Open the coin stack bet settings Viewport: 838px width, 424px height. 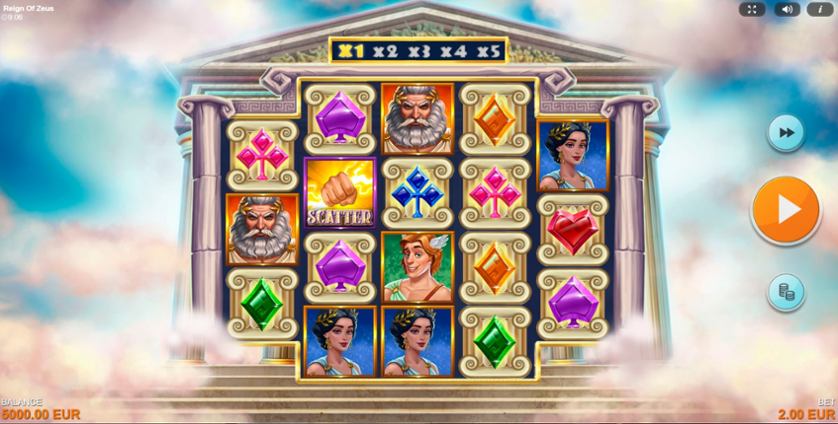(786, 291)
